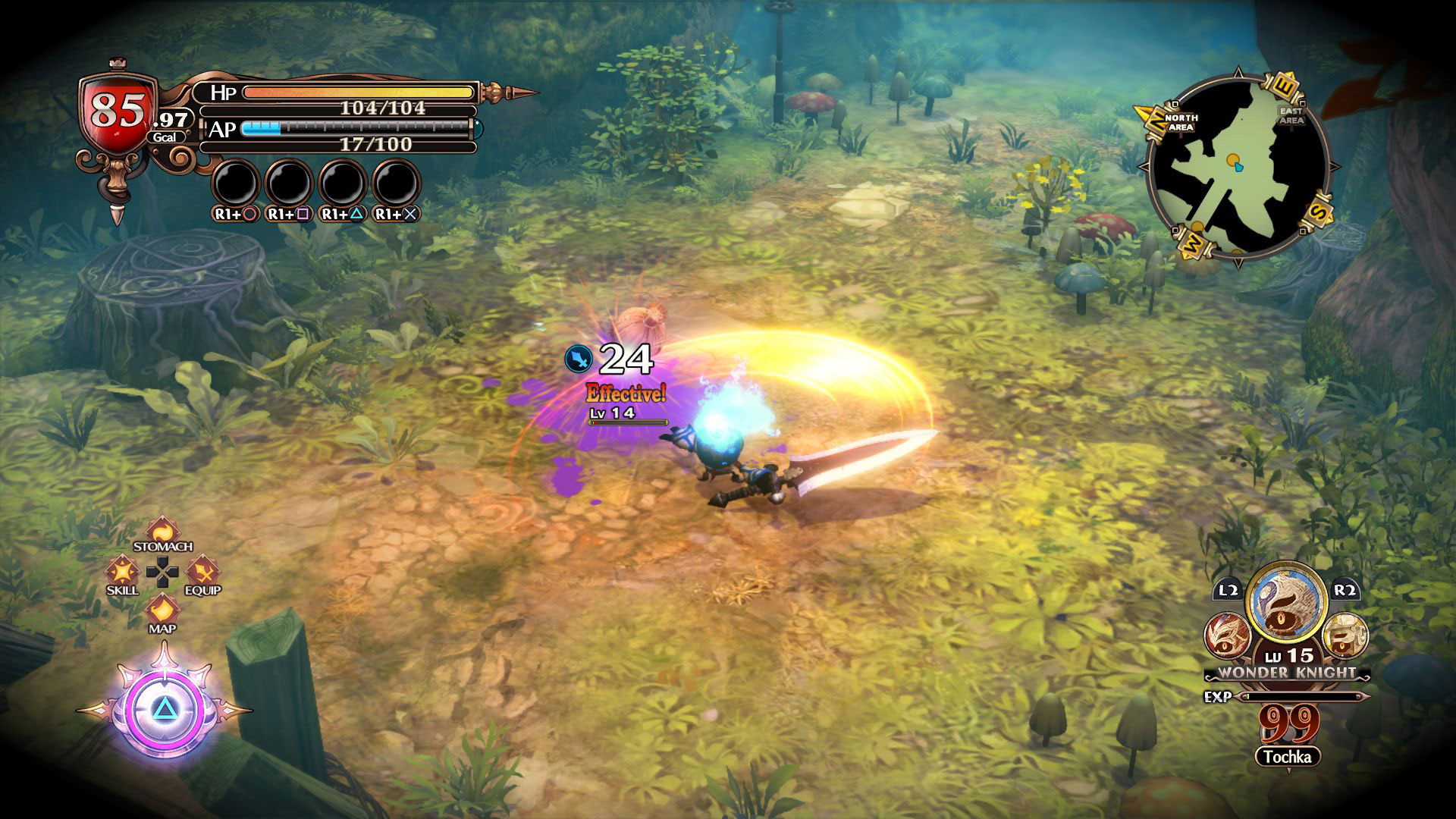Open the Equip menu icon
This screenshot has height=819, width=1456.
click(202, 571)
